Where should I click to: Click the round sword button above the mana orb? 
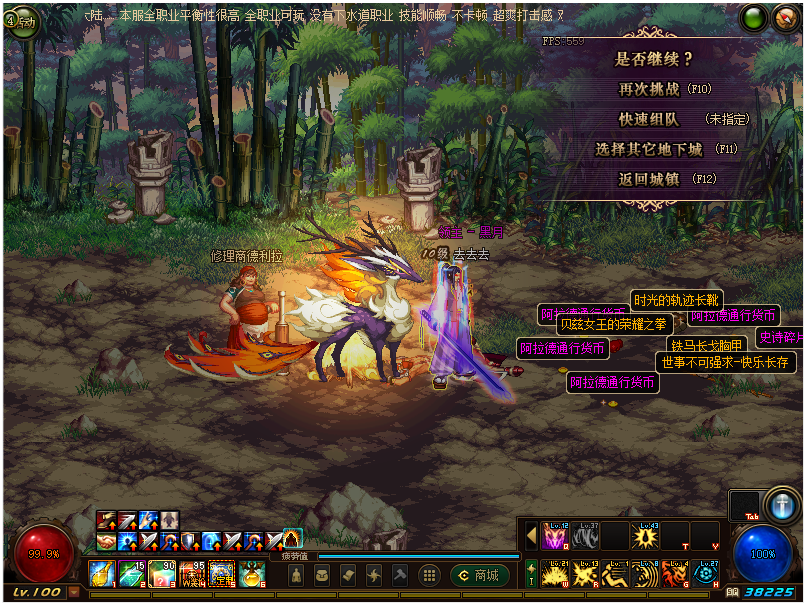pyautogui.click(x=779, y=503)
